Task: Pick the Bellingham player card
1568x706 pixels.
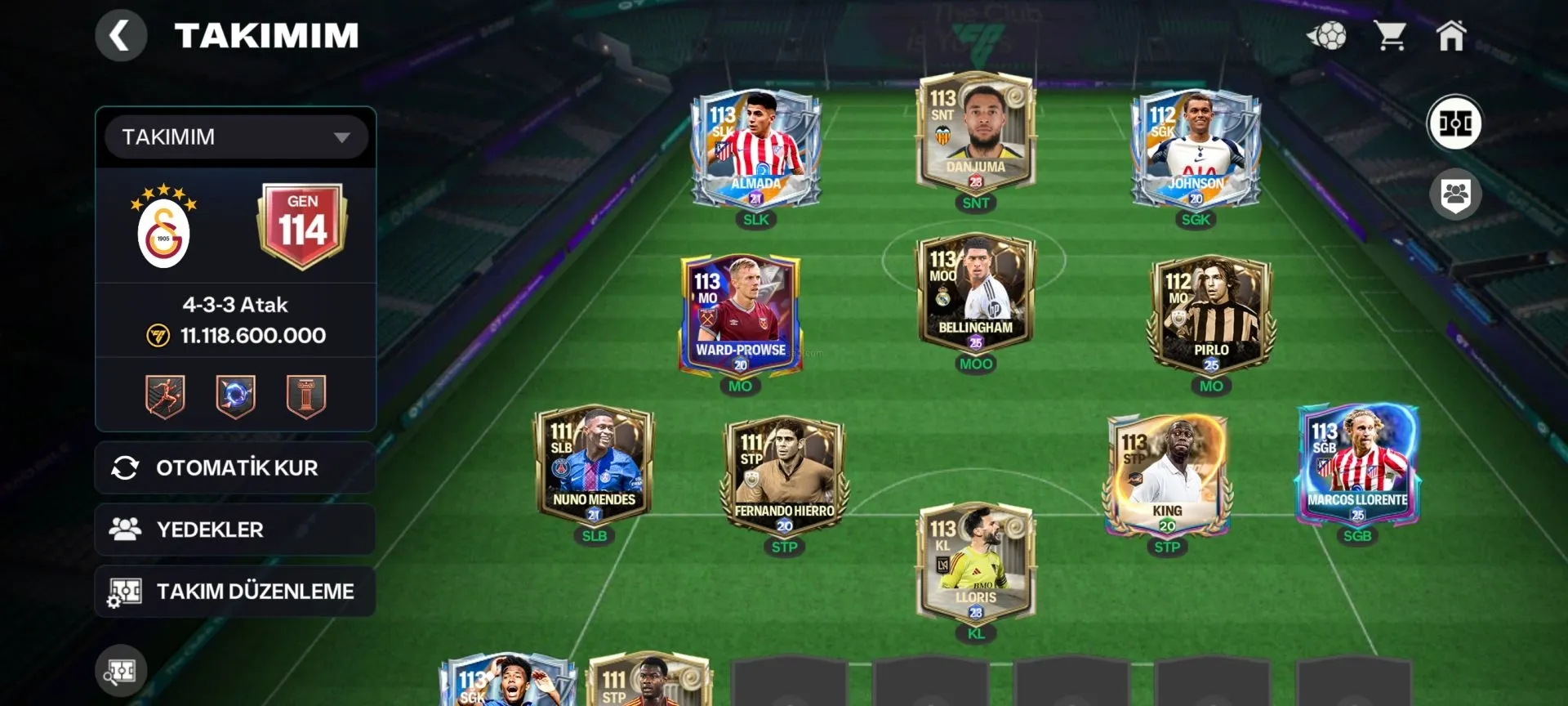Action: coord(976,293)
